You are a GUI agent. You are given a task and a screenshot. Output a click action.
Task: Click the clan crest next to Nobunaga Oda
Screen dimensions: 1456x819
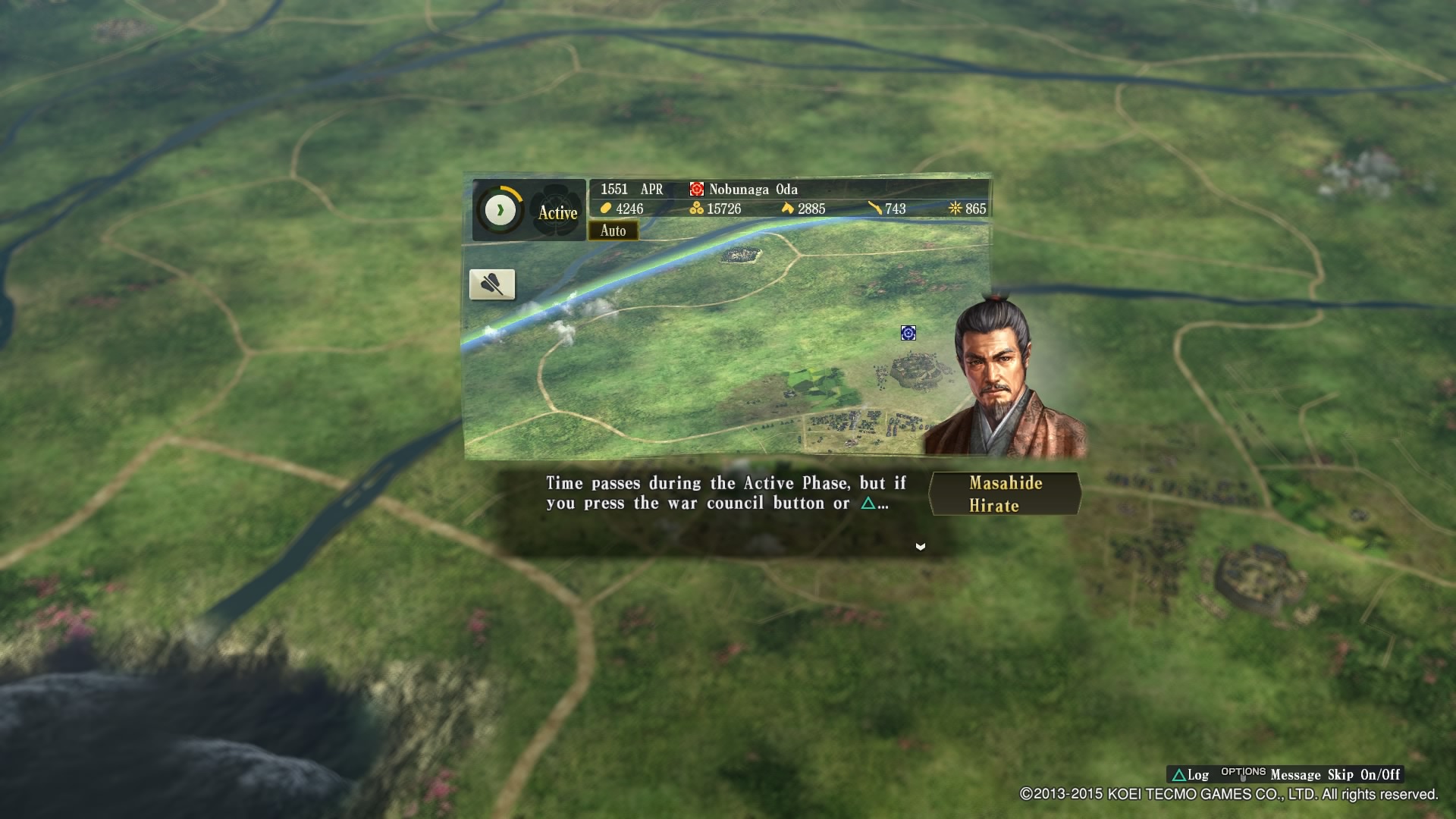coord(698,190)
